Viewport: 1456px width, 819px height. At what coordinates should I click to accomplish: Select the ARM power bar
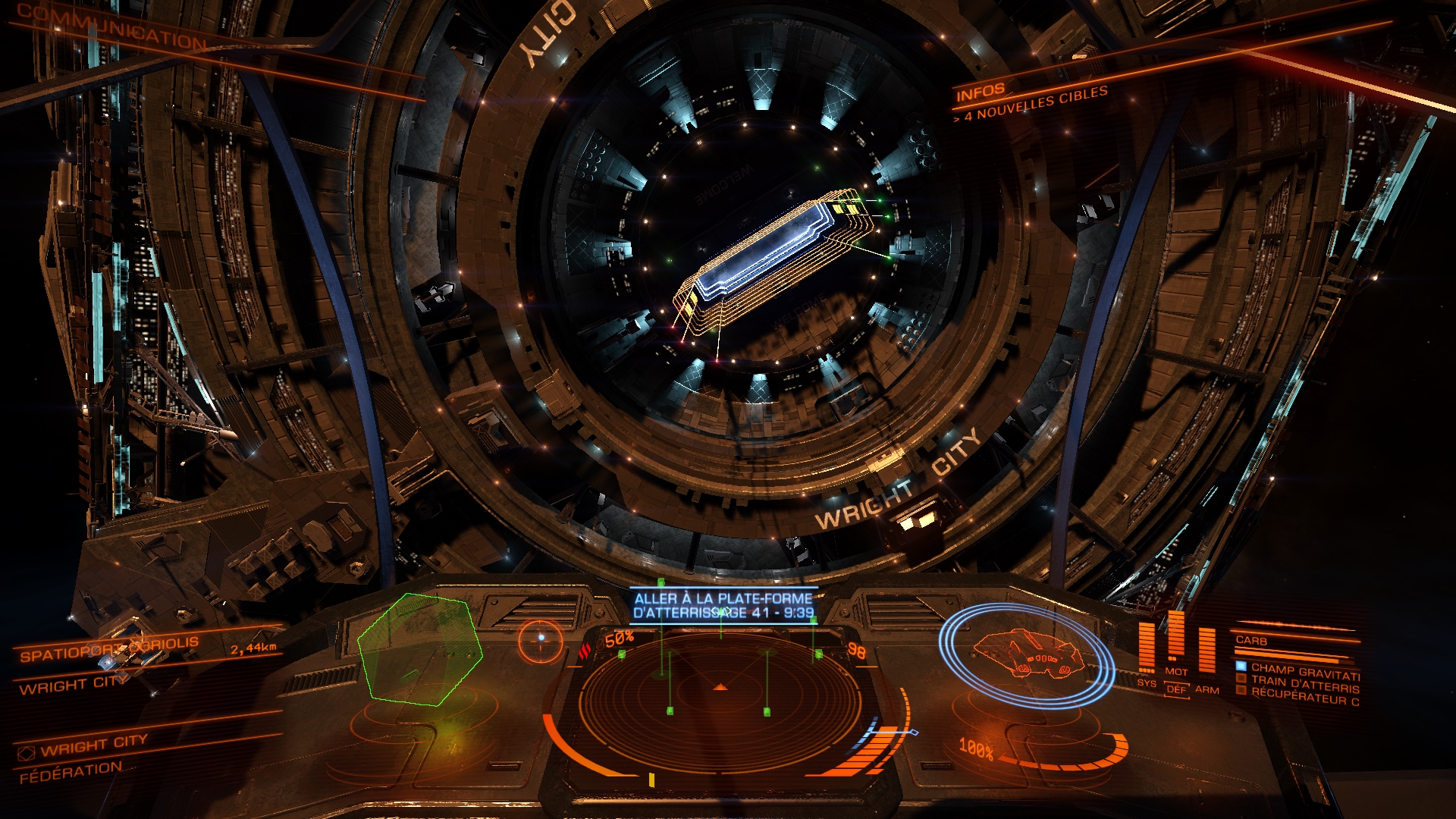(1207, 651)
